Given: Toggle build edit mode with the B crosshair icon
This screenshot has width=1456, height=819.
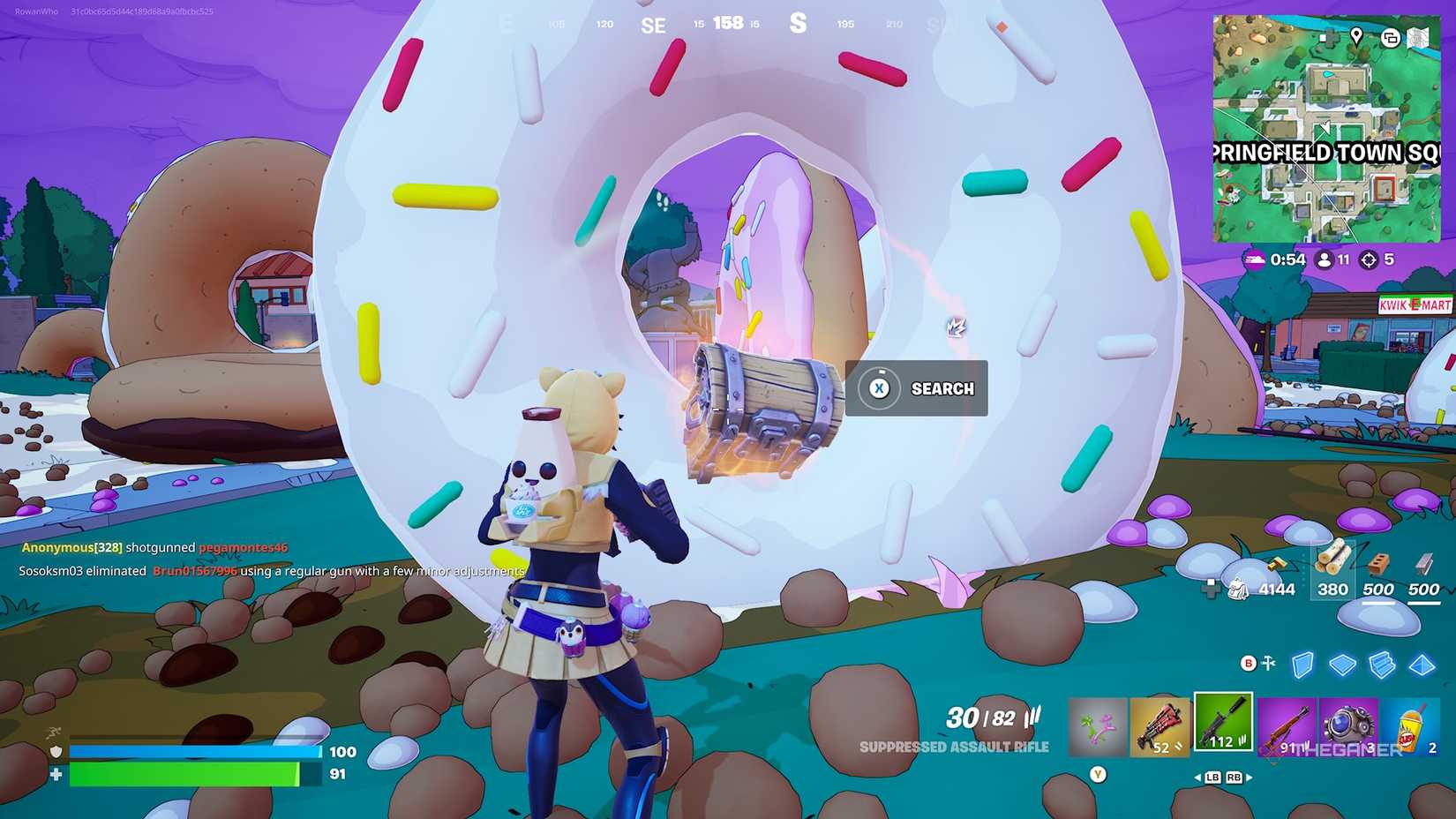Looking at the screenshot, I should (1250, 664).
